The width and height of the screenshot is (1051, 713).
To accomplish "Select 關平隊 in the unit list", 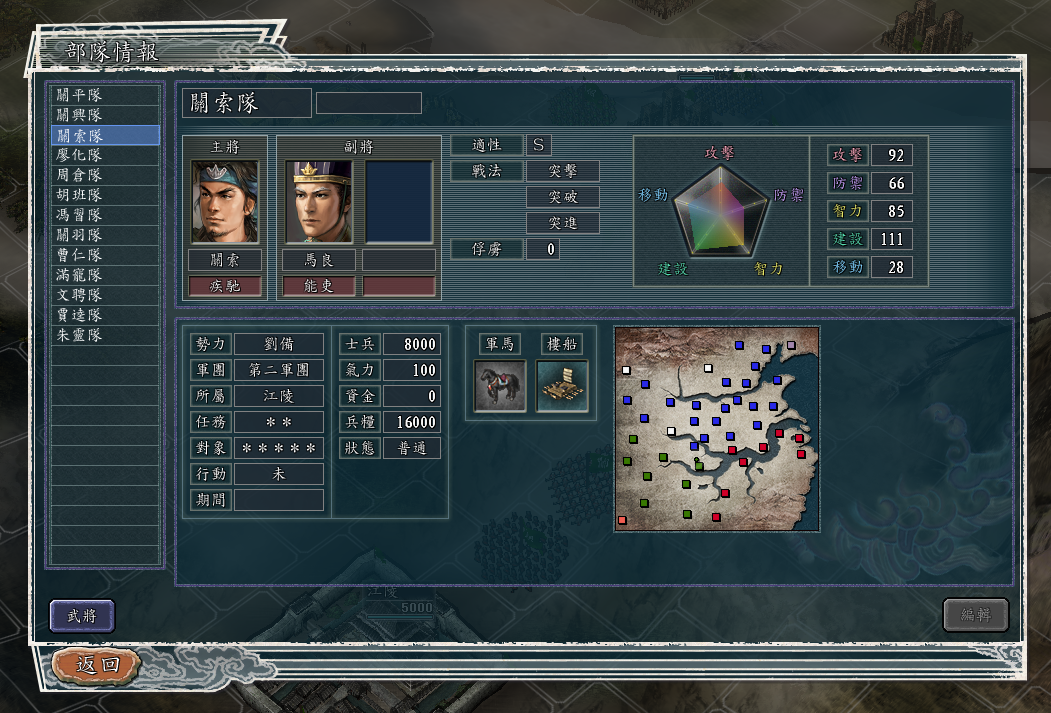I will 105,95.
